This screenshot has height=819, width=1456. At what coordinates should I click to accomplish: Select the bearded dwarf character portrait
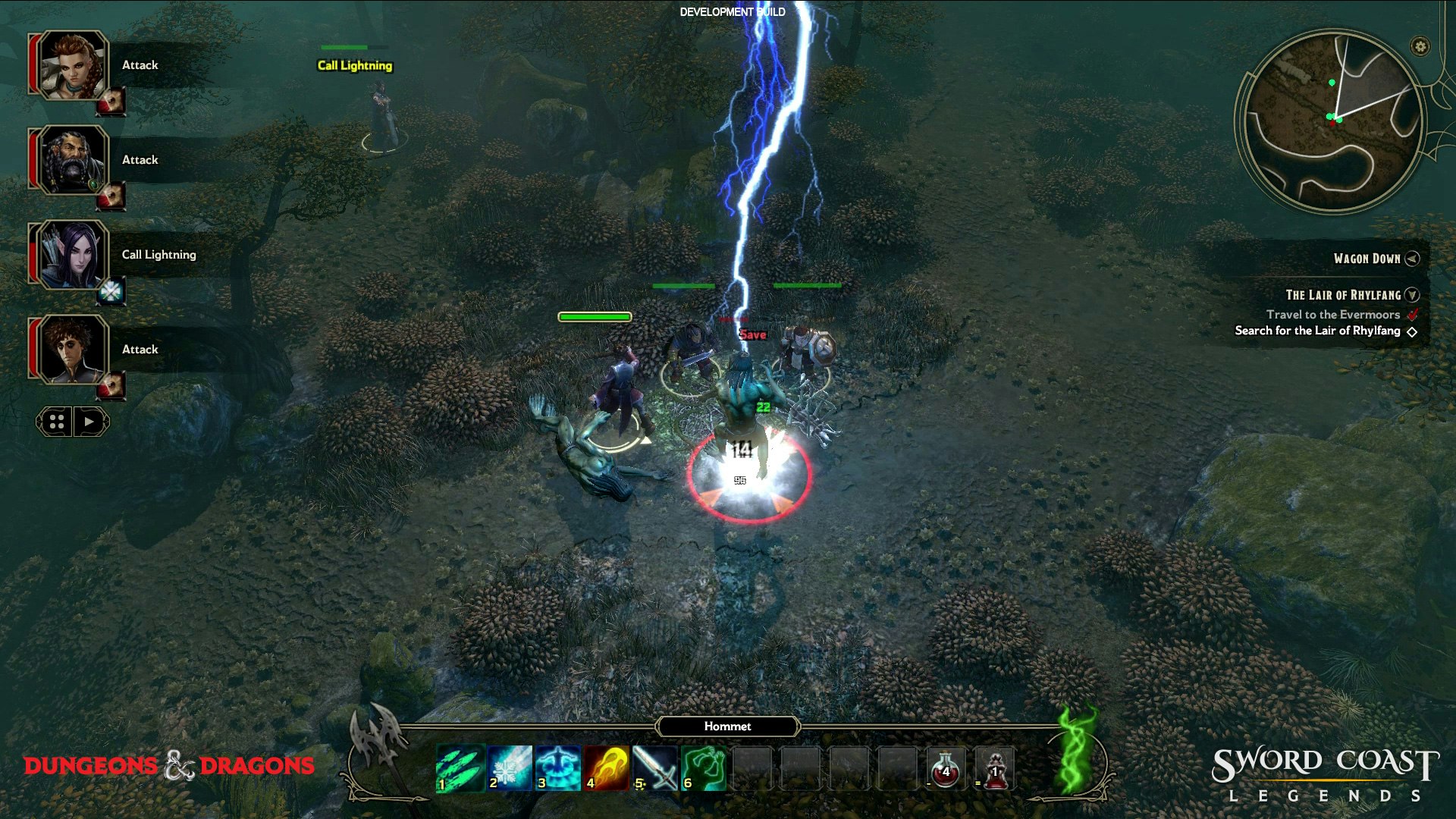(72, 160)
